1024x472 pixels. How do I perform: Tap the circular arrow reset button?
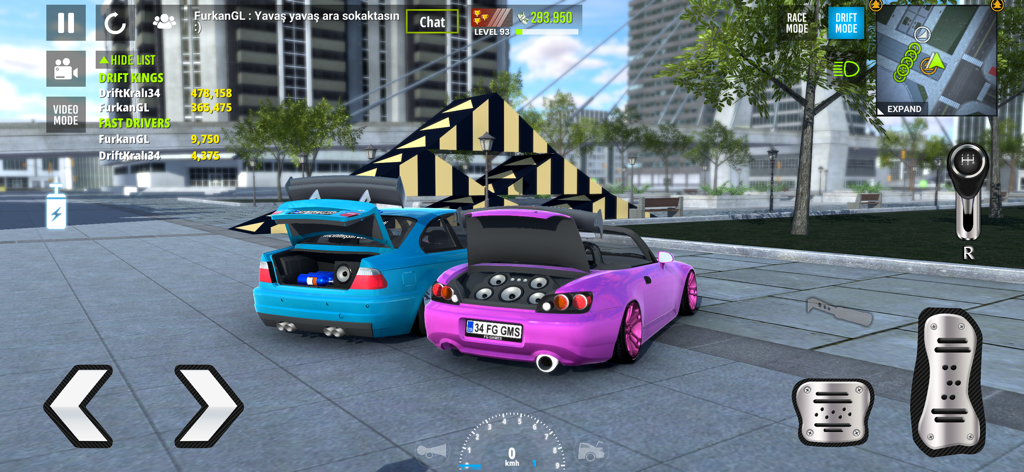pyautogui.click(x=115, y=23)
